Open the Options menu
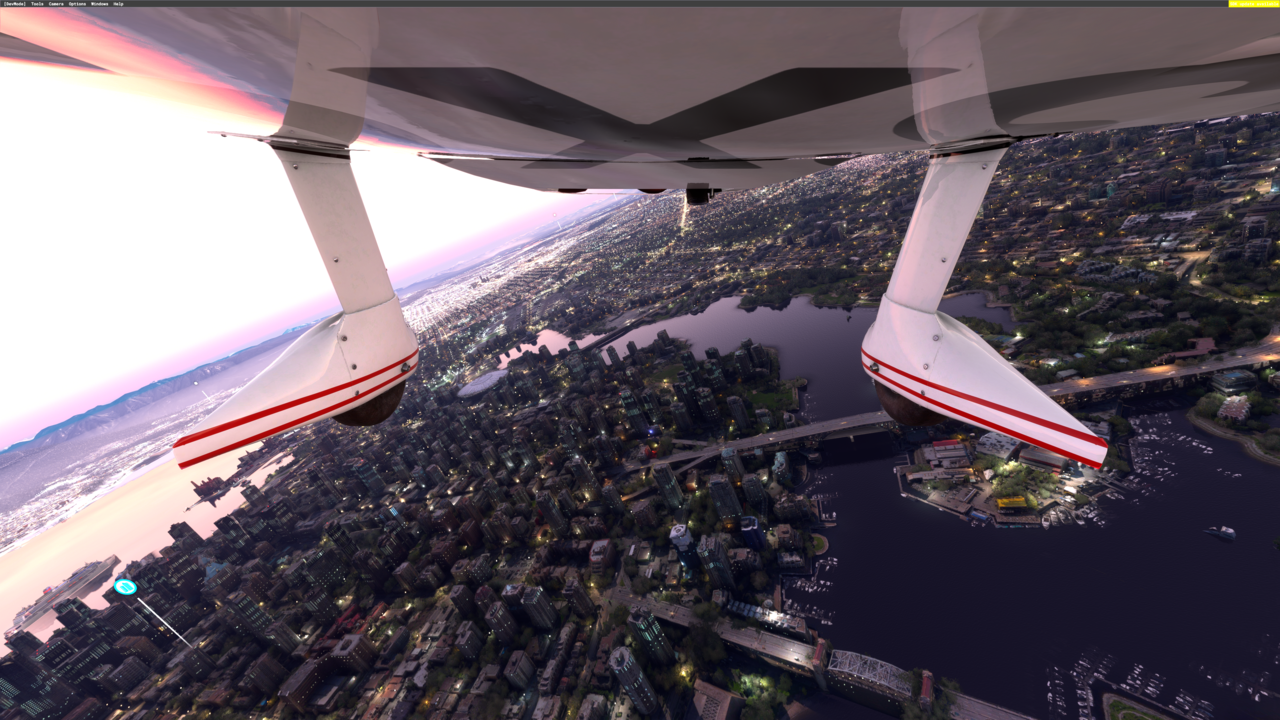Image resolution: width=1280 pixels, height=720 pixels. (77, 4)
